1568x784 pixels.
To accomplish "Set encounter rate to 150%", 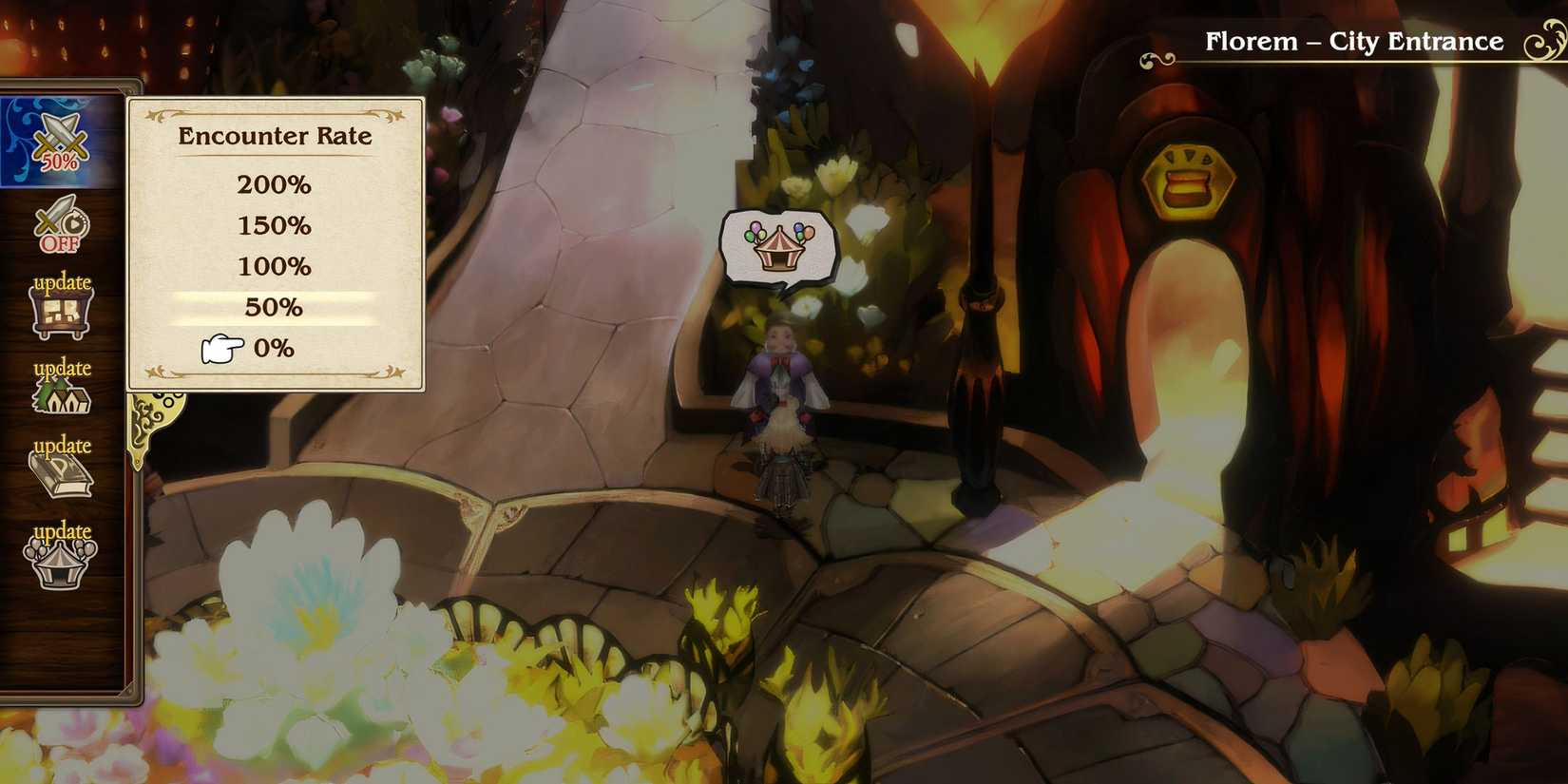I will tap(274, 226).
